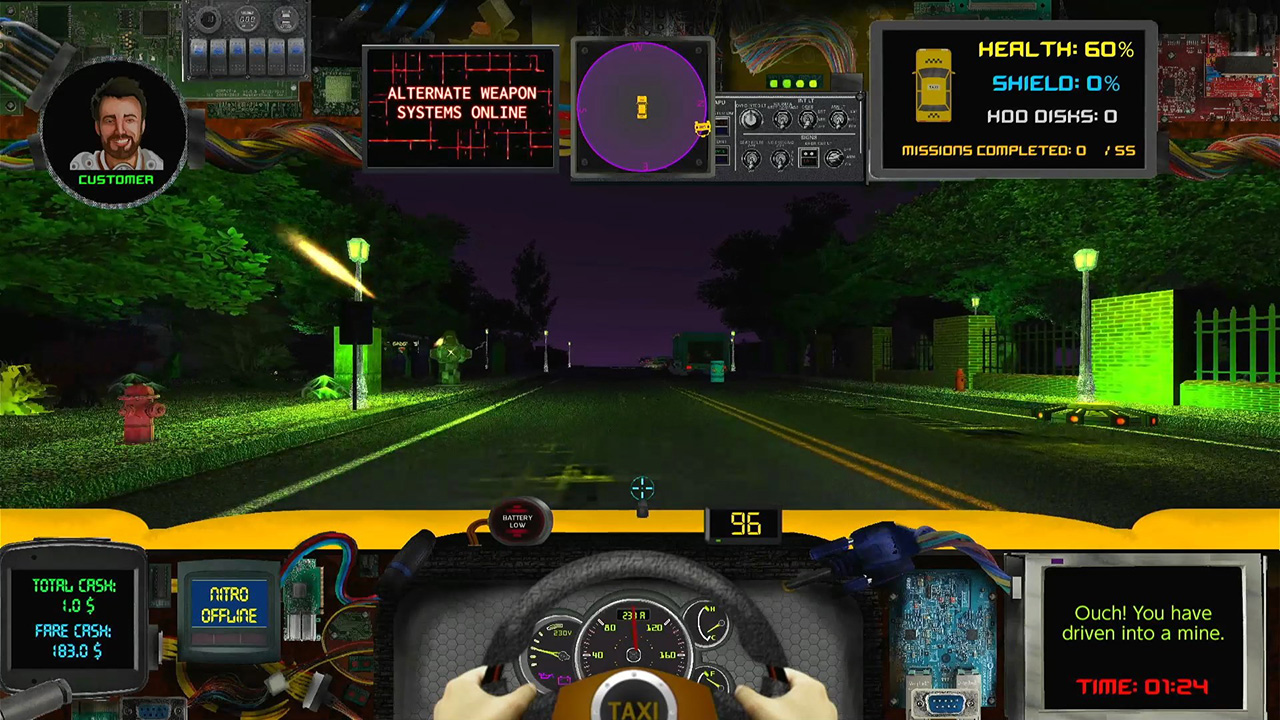Turn the signal selector knob near the counter
The image size is (1280, 720).
835,158
